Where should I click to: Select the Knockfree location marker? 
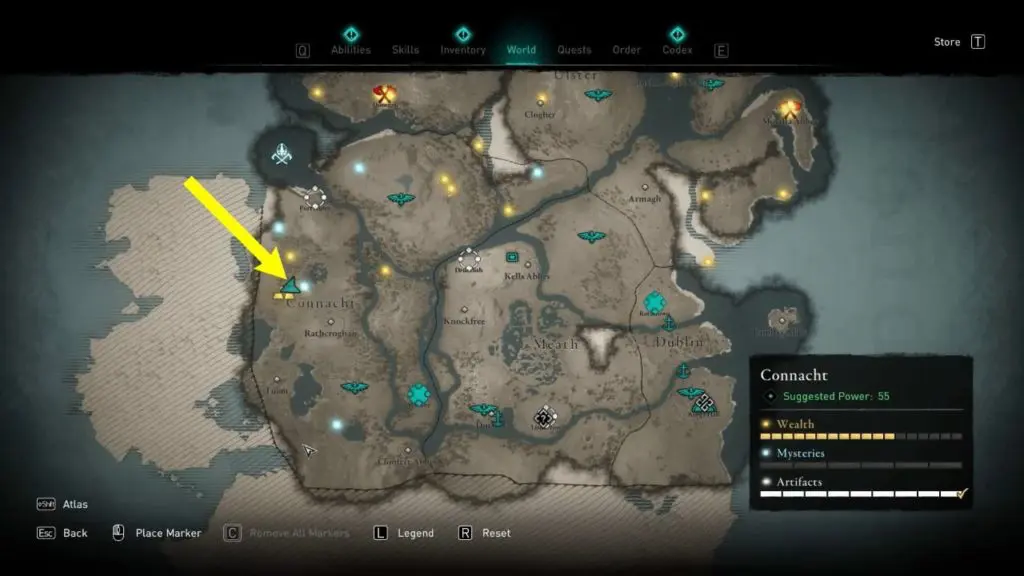click(464, 310)
